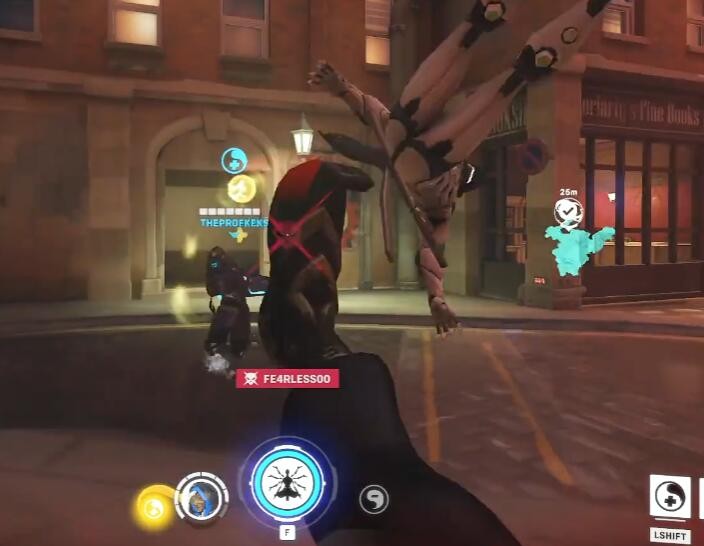Select the gray Orb of Discord icon

tap(373, 499)
